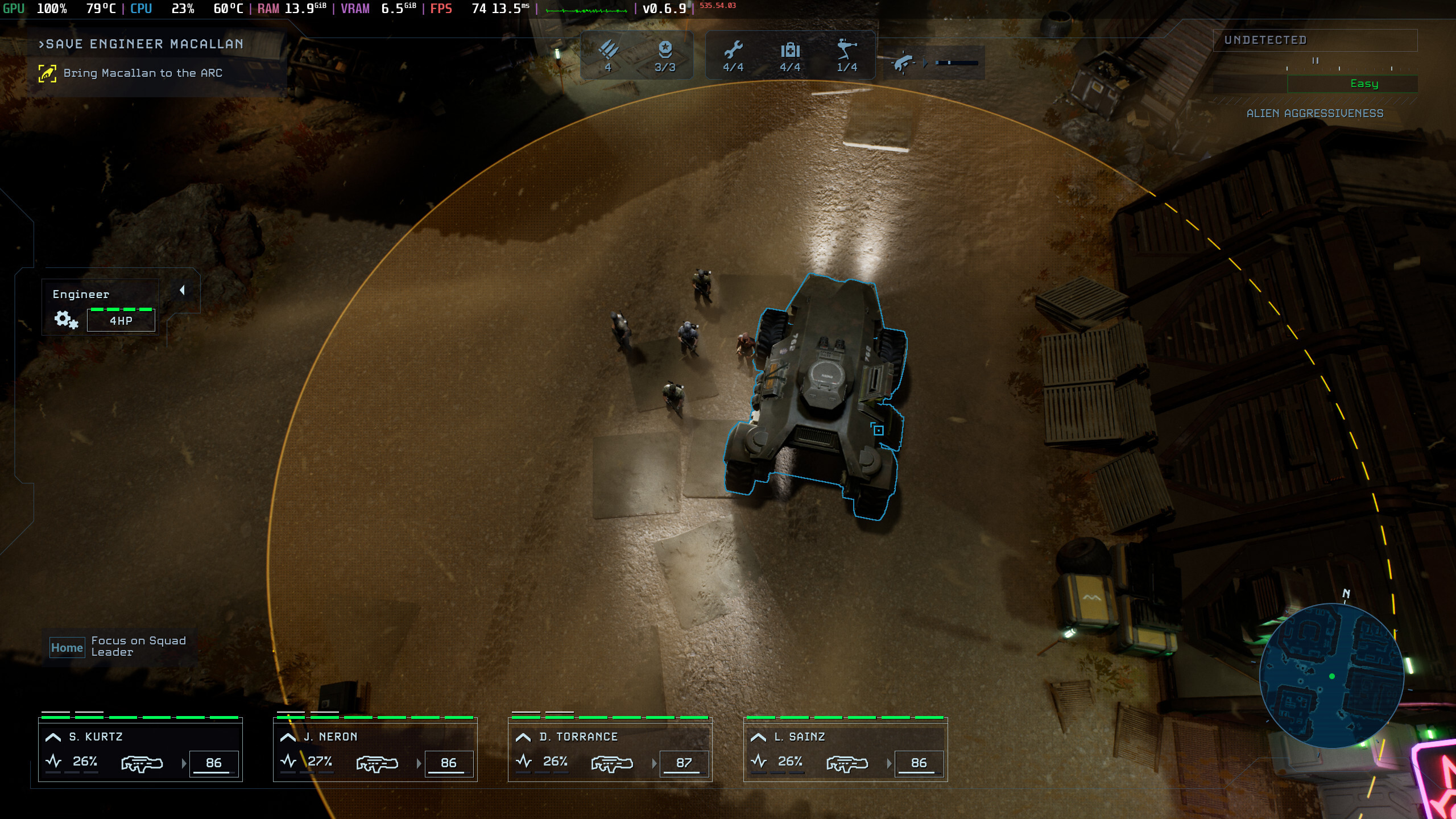Click the command points badge icon
This screenshot has height=819, width=1456.
665,50
